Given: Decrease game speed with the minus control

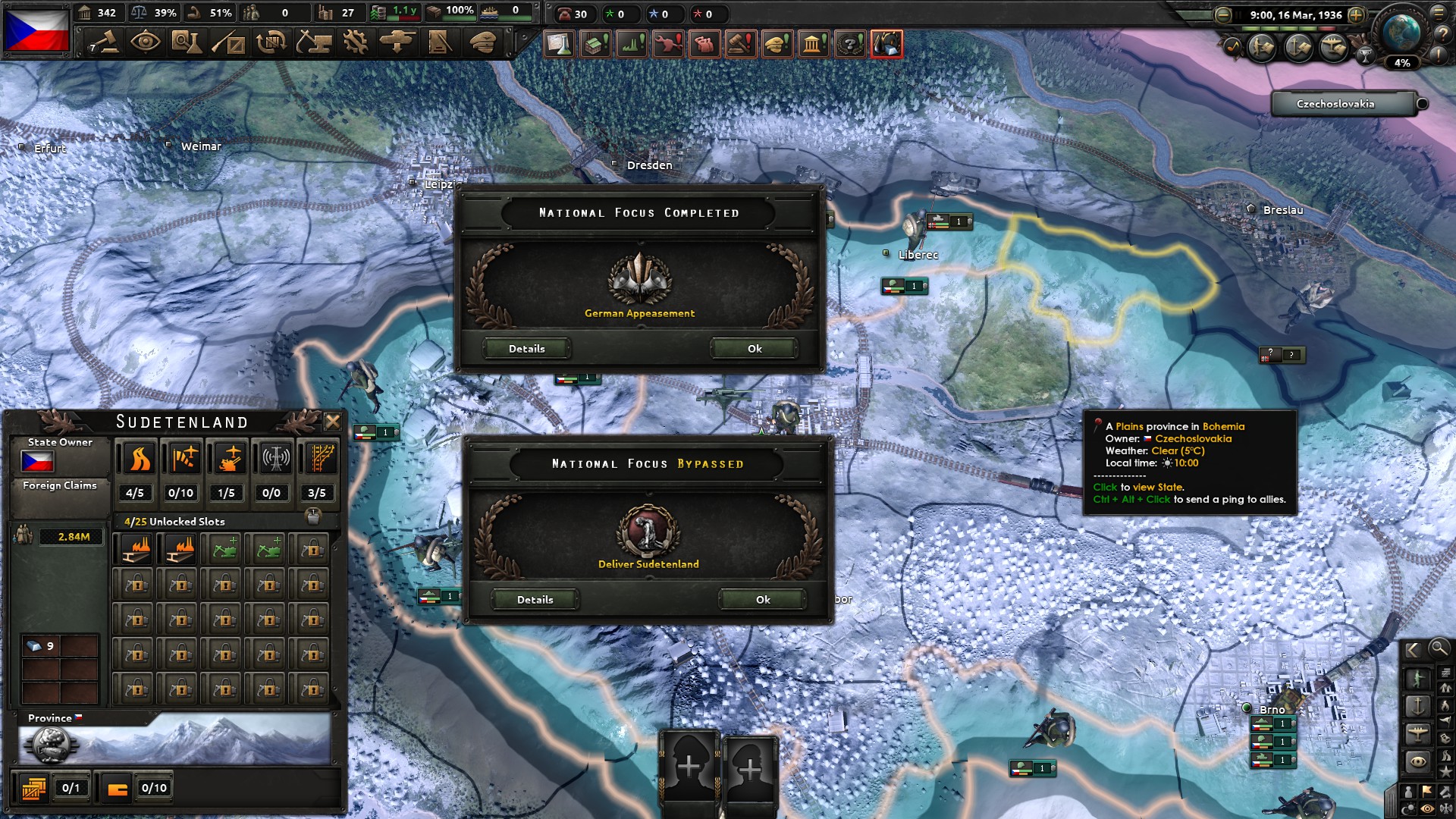Looking at the screenshot, I should 1222,15.
